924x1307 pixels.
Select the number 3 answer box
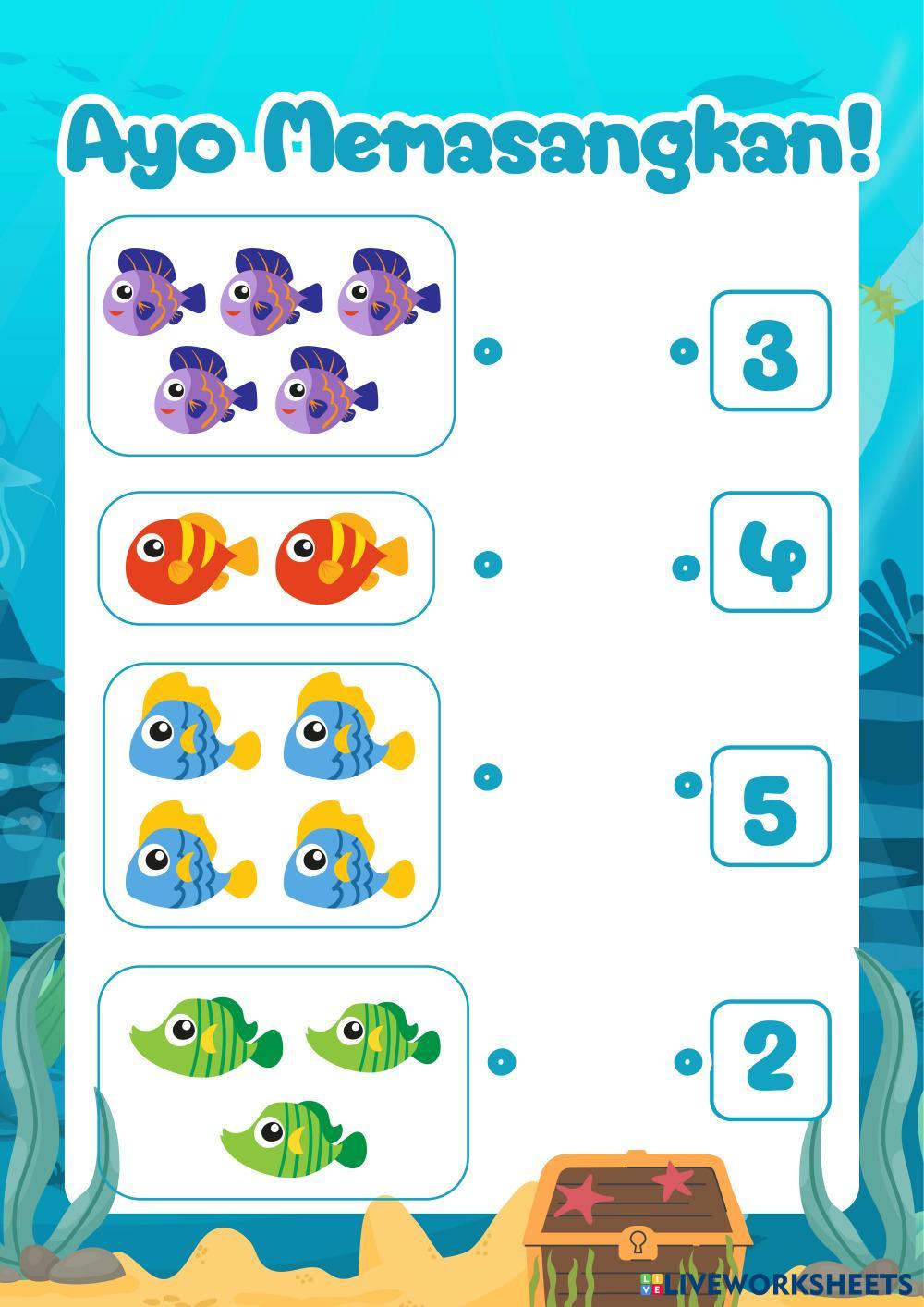point(770,351)
